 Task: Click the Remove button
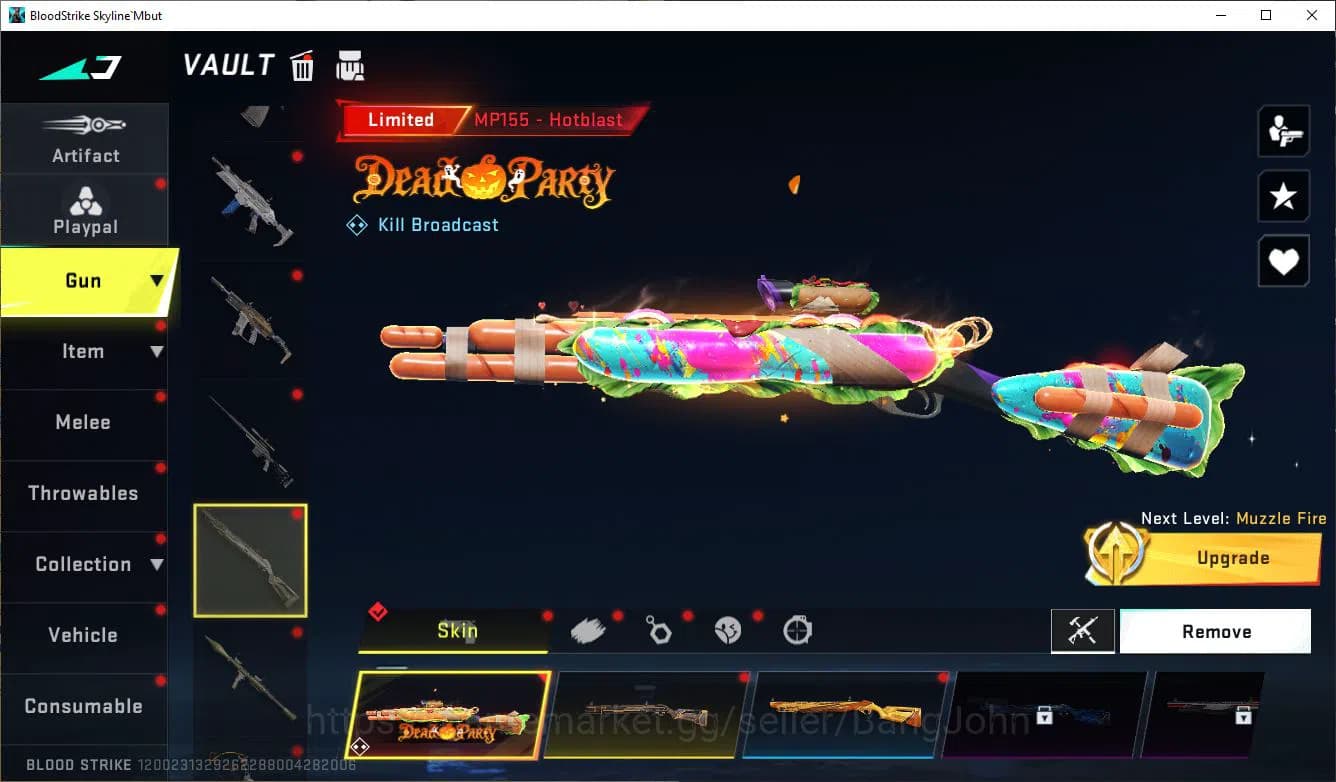(1216, 631)
